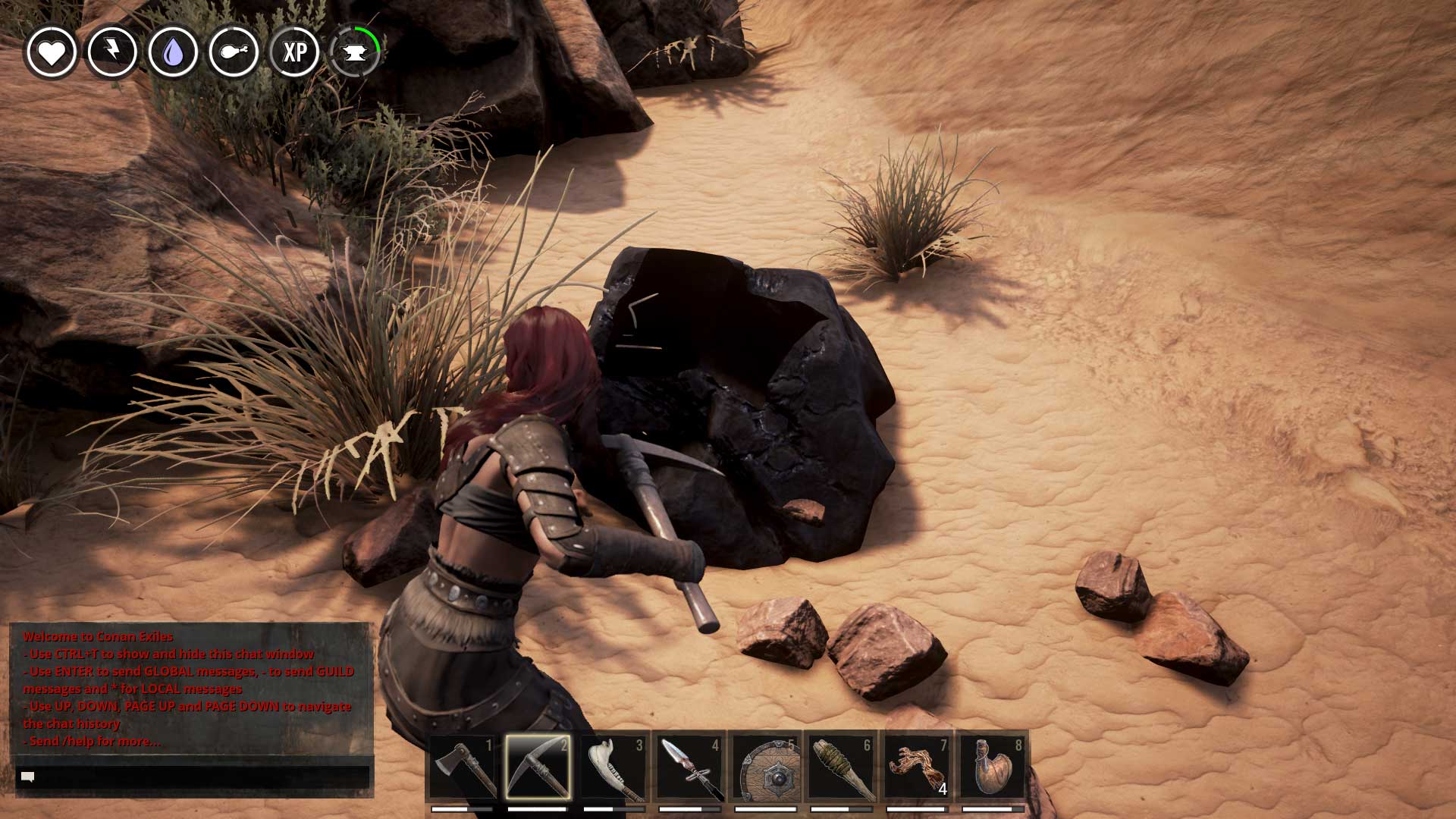Open the XP progress icon

tap(295, 52)
